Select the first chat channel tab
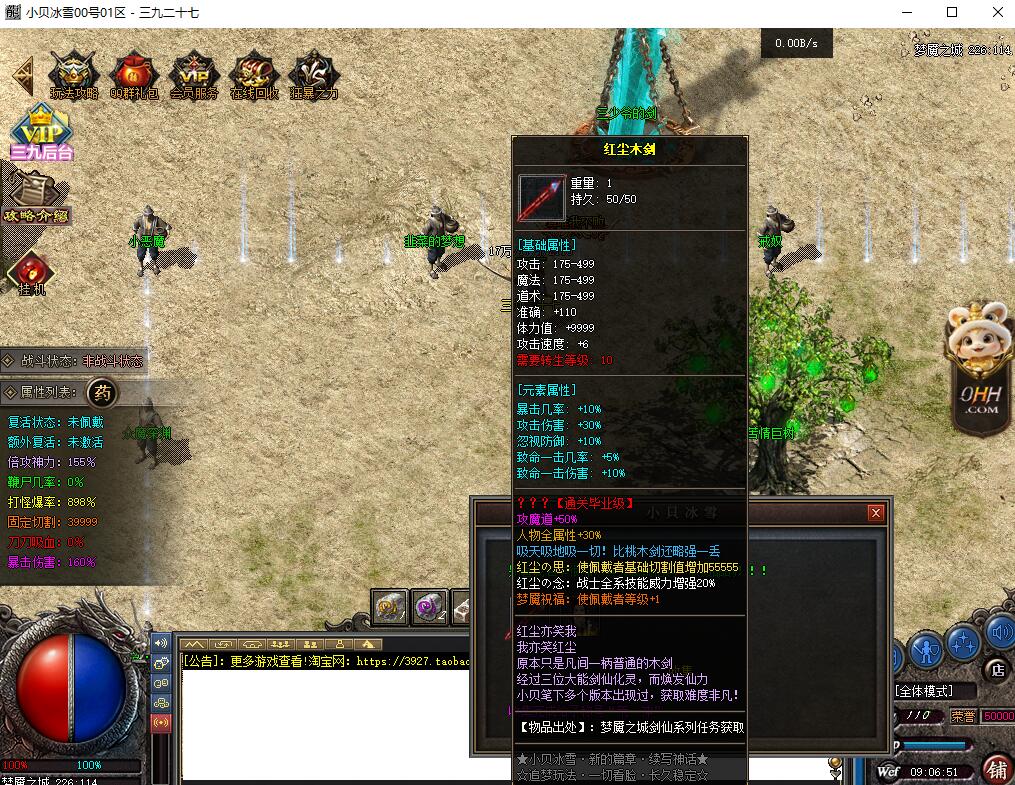Image resolution: width=1015 pixels, height=785 pixels. (x=193, y=644)
